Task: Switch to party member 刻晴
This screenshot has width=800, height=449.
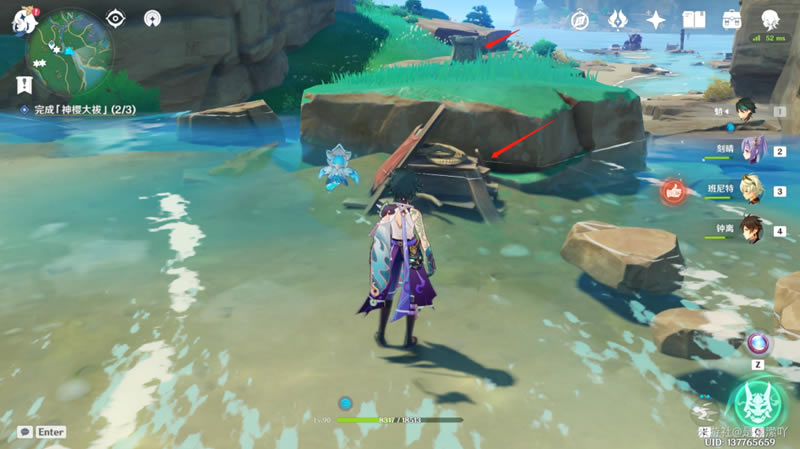Action: point(752,150)
